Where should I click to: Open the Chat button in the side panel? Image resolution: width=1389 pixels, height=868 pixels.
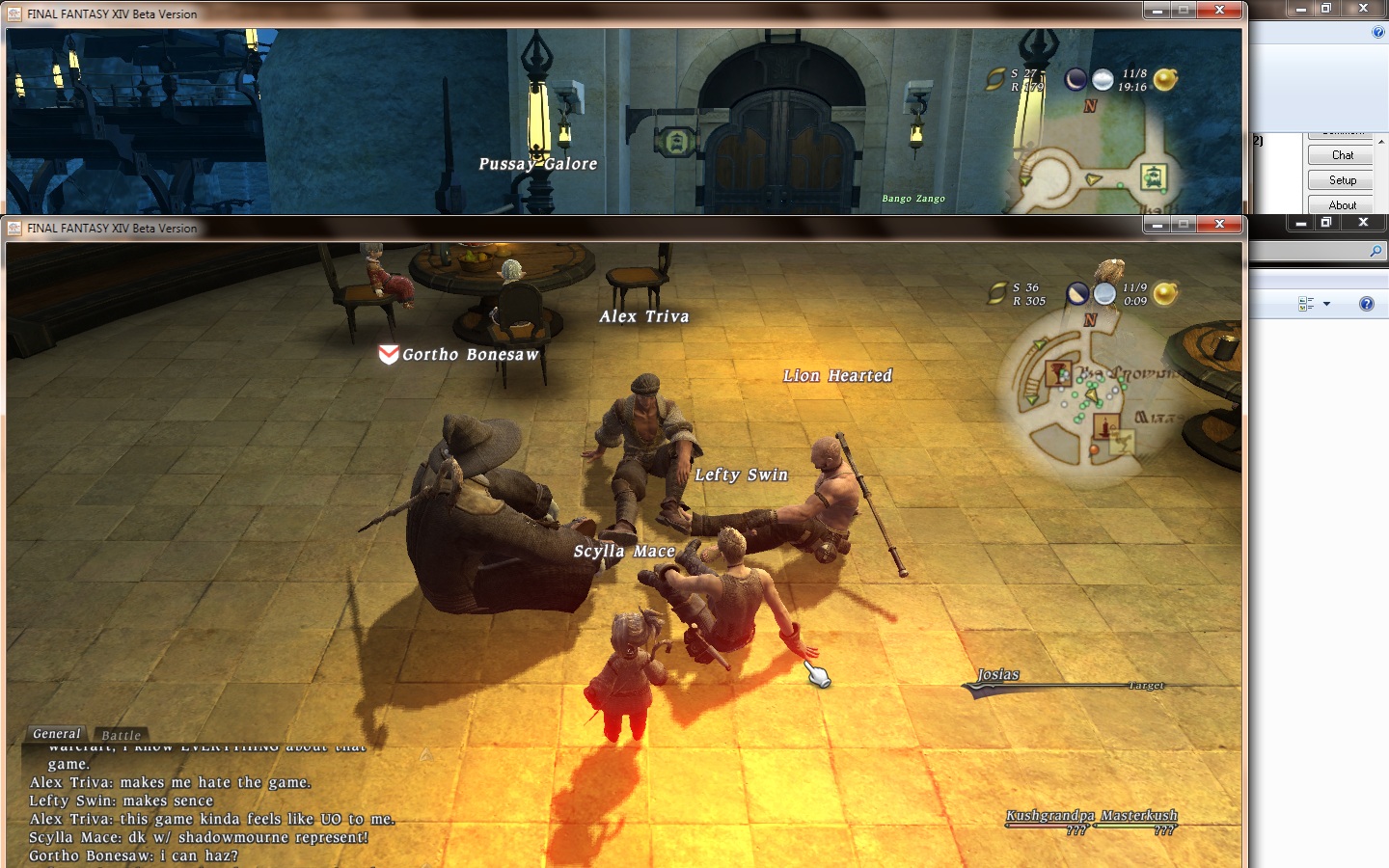point(1342,155)
